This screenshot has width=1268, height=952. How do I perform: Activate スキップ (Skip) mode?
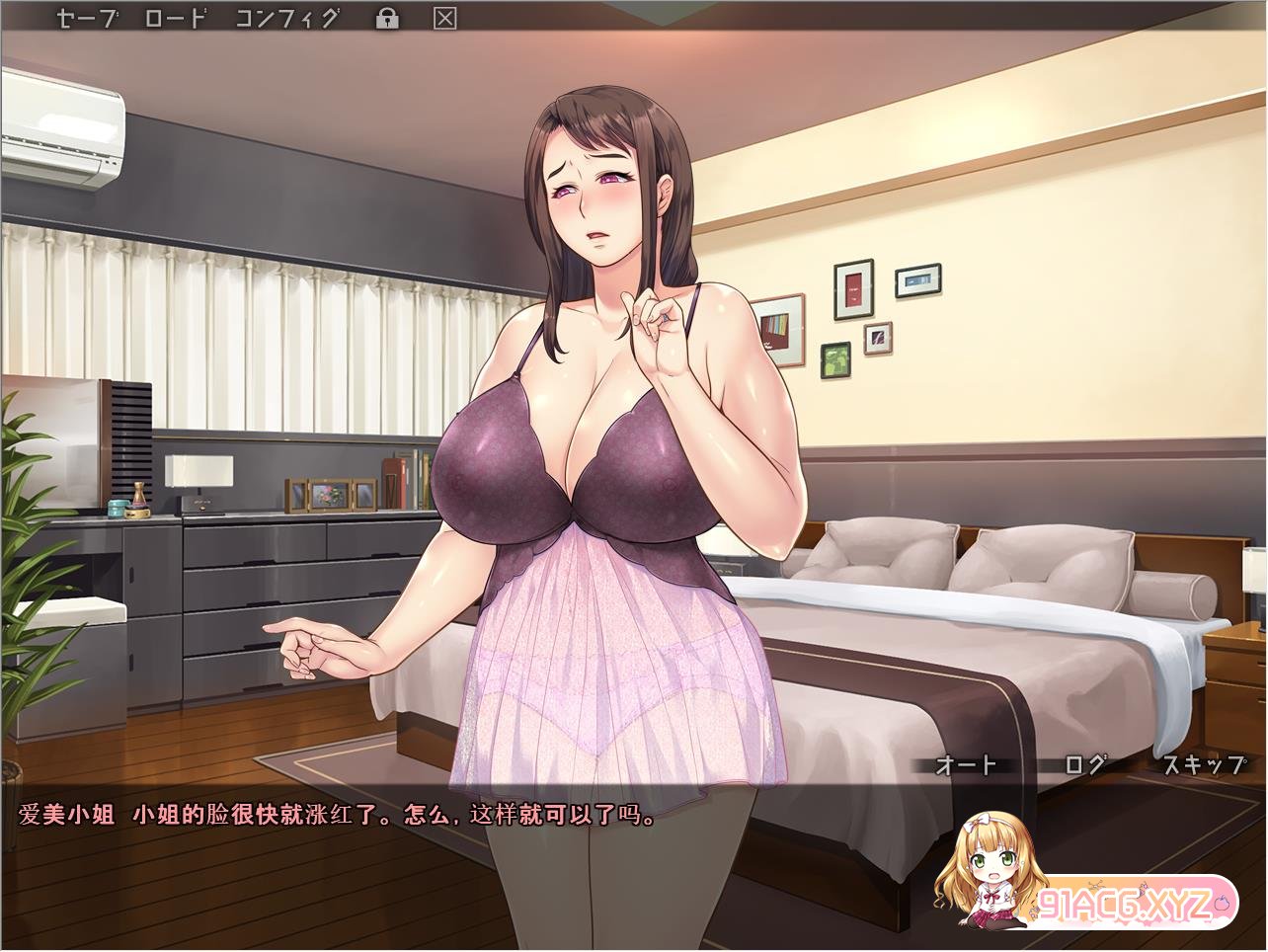pos(1203,764)
